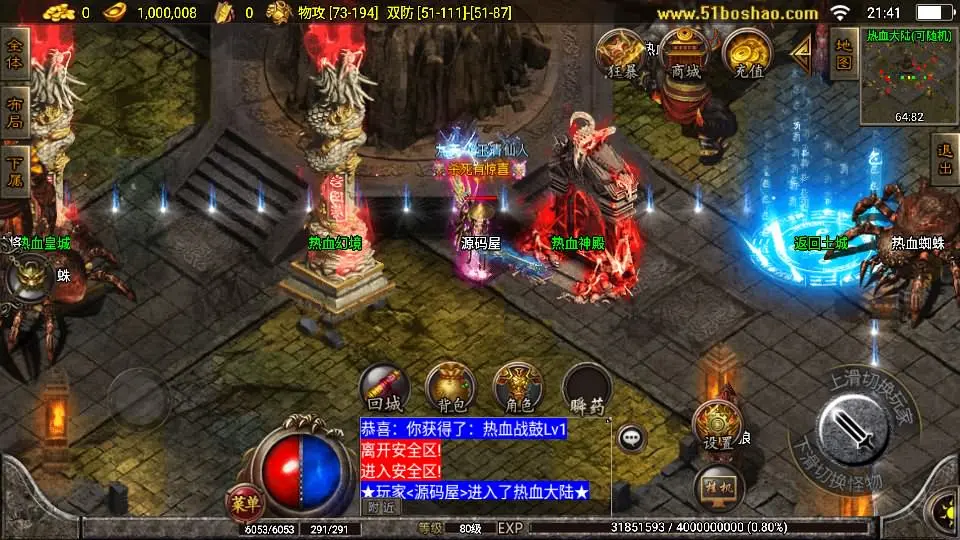
Task: Open the 地图 map button
Action: tap(843, 54)
